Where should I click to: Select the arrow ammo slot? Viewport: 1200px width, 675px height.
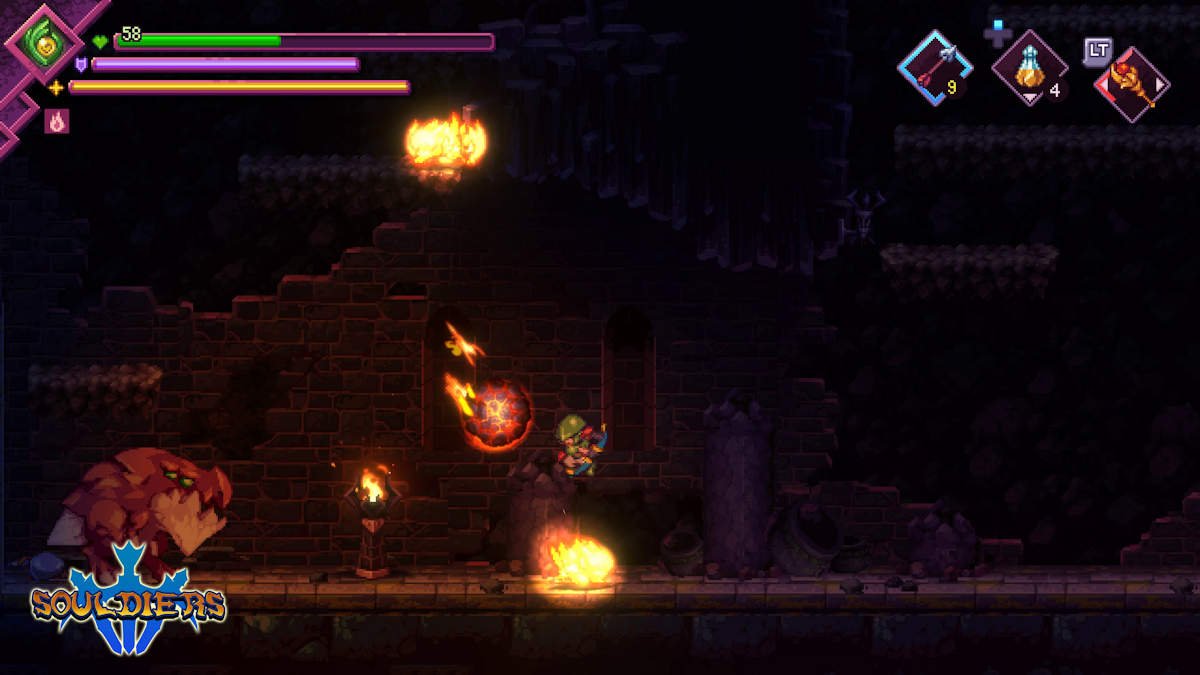coord(934,66)
